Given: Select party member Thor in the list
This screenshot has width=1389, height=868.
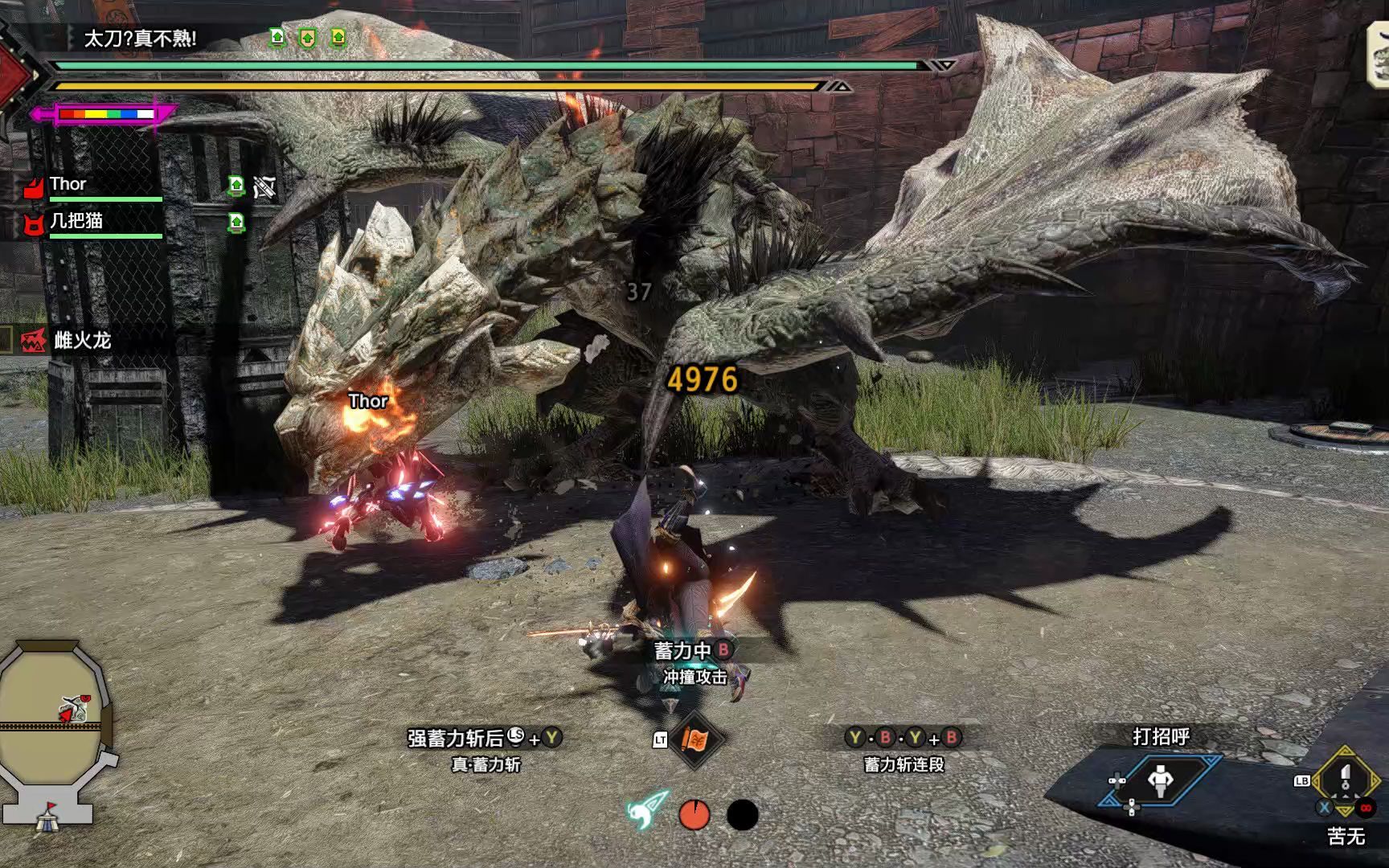Looking at the screenshot, I should tap(68, 185).
